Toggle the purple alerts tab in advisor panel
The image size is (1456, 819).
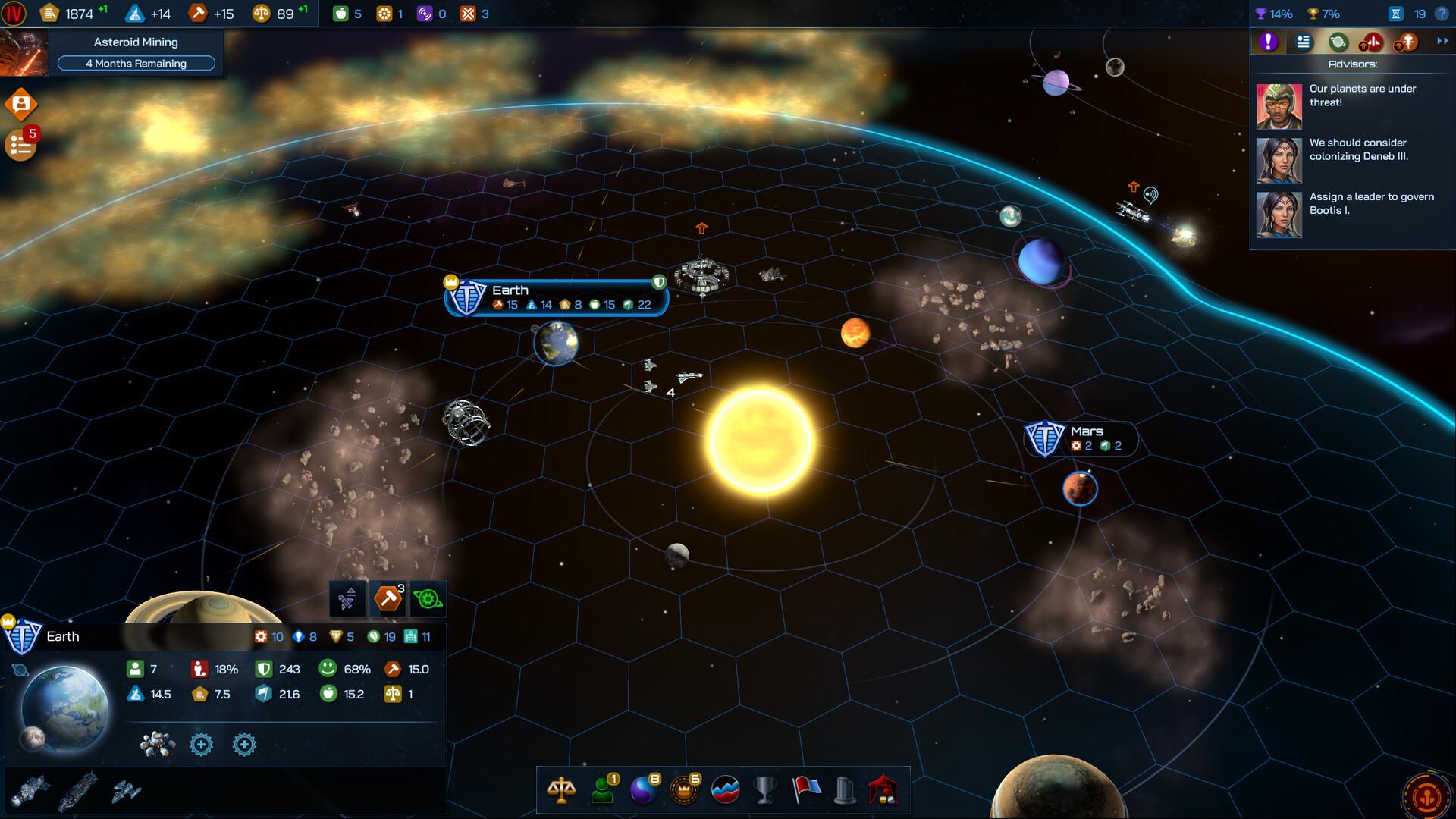click(1268, 42)
